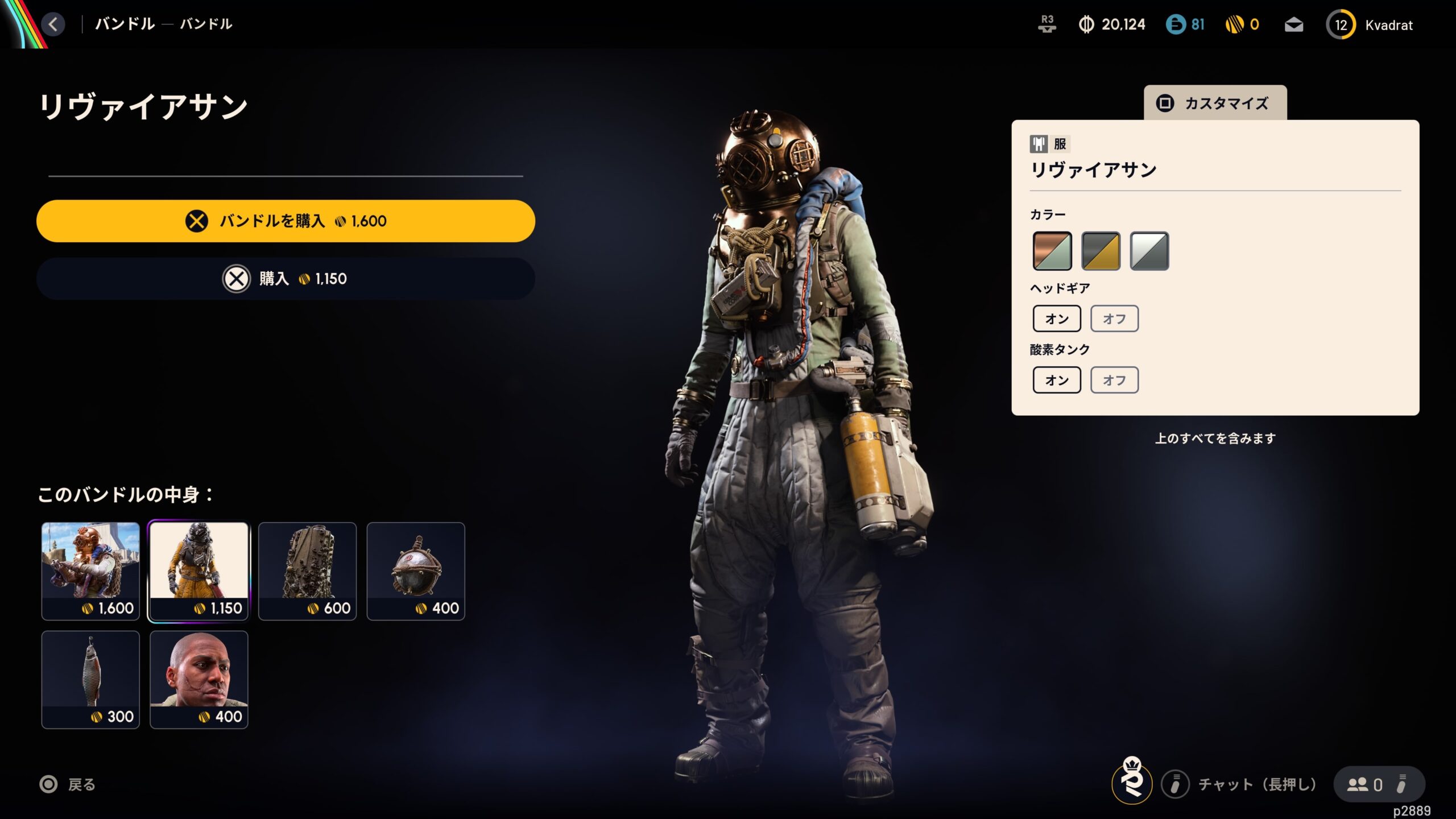The image size is (1456, 819).
Task: Open the mail inbox icon
Action: 1294,25
